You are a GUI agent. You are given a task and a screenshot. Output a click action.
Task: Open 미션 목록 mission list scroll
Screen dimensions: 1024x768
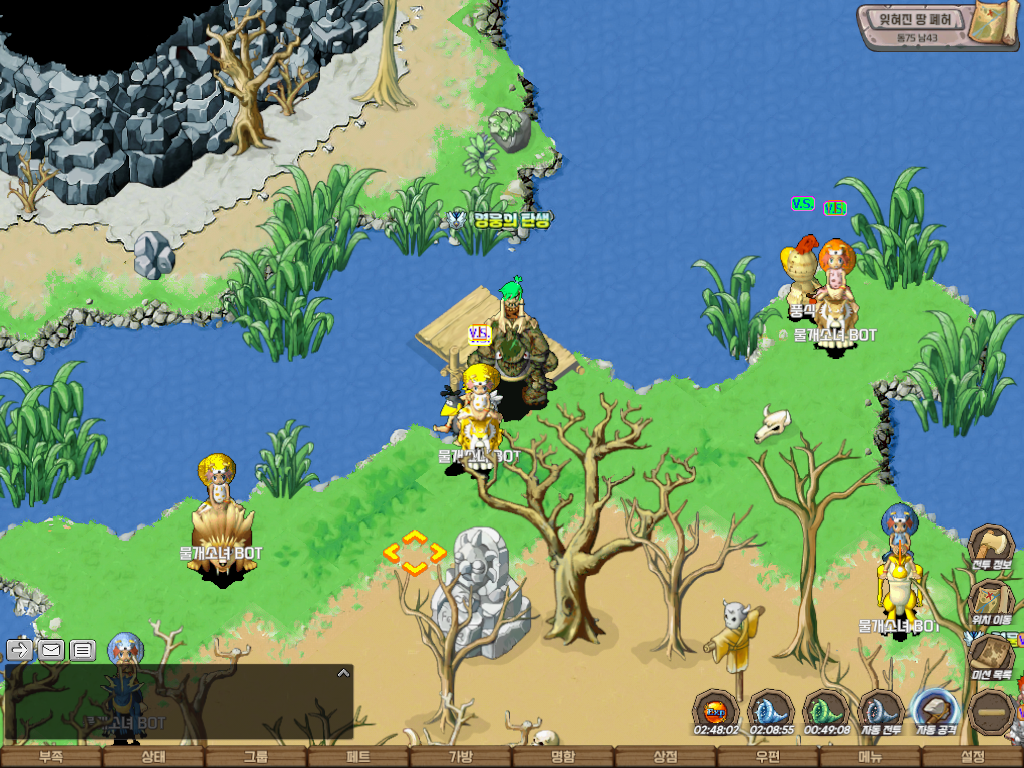pyautogui.click(x=991, y=656)
